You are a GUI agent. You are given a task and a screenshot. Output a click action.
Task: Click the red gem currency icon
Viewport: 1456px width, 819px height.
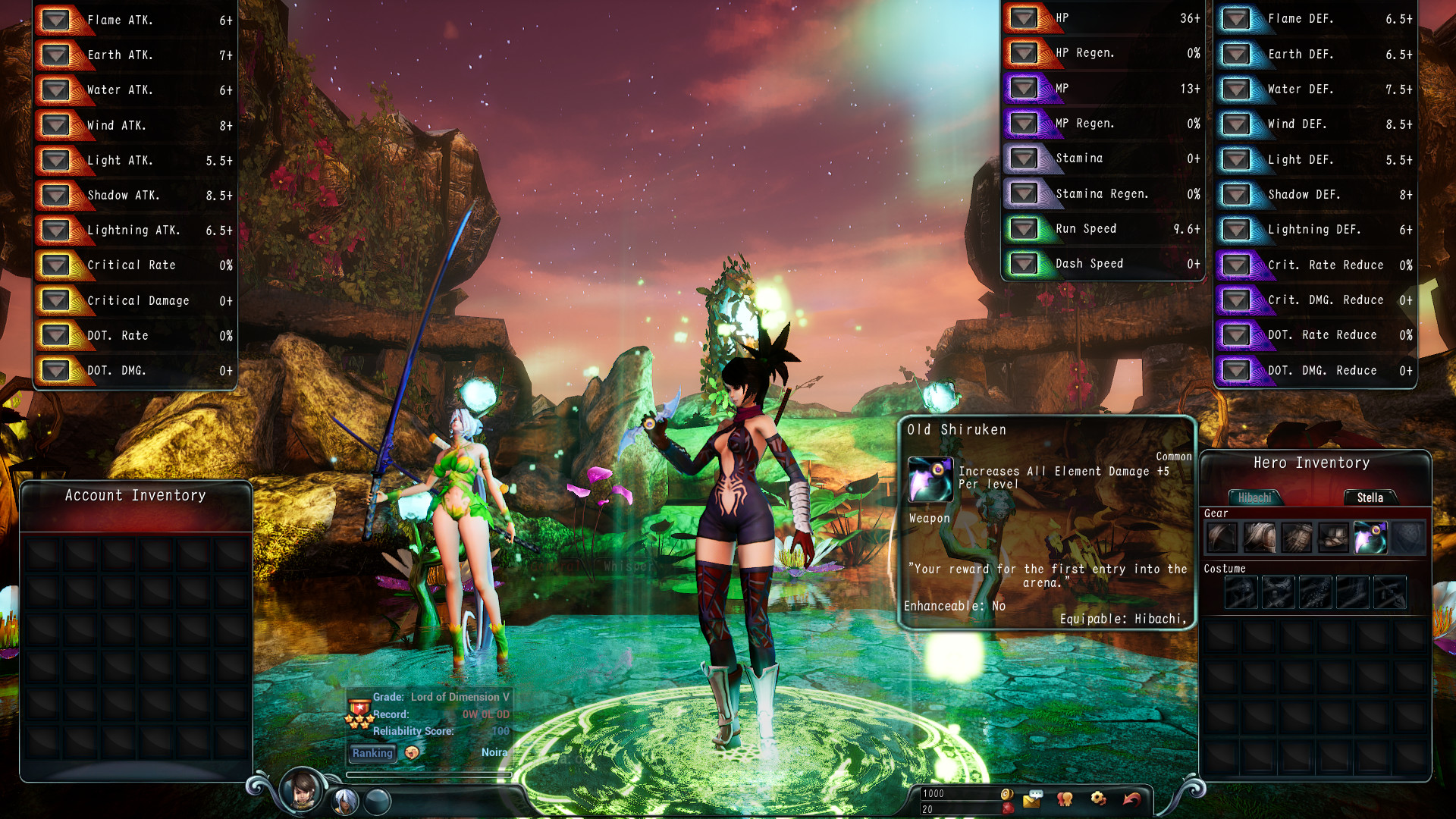(x=1009, y=808)
